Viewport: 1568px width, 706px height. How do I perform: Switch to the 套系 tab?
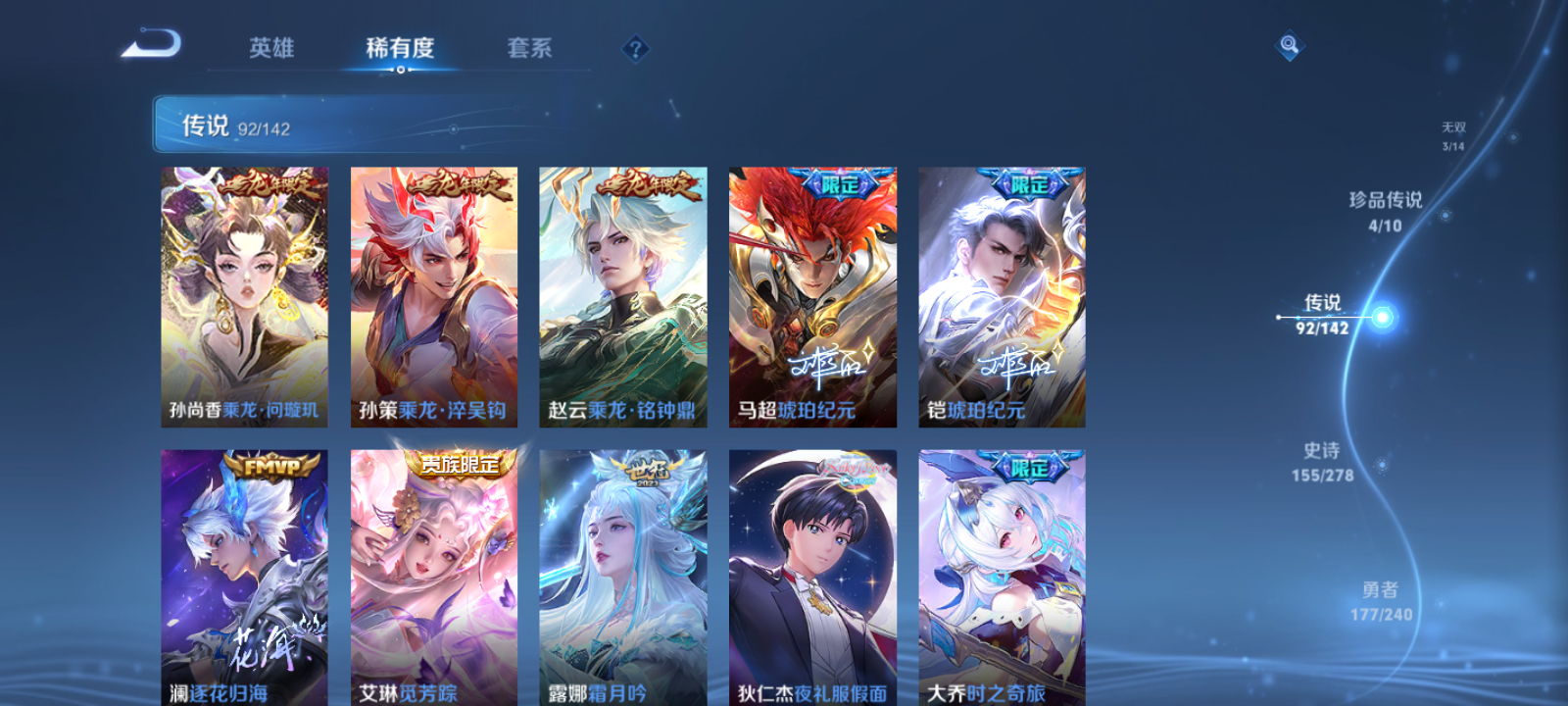pyautogui.click(x=527, y=48)
